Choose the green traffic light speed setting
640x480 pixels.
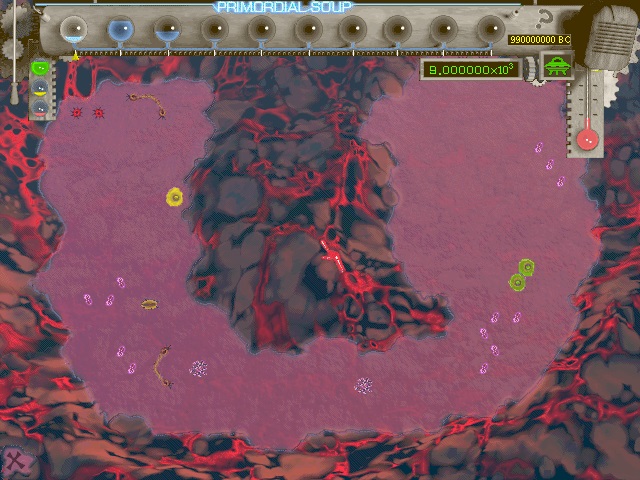pos(40,69)
